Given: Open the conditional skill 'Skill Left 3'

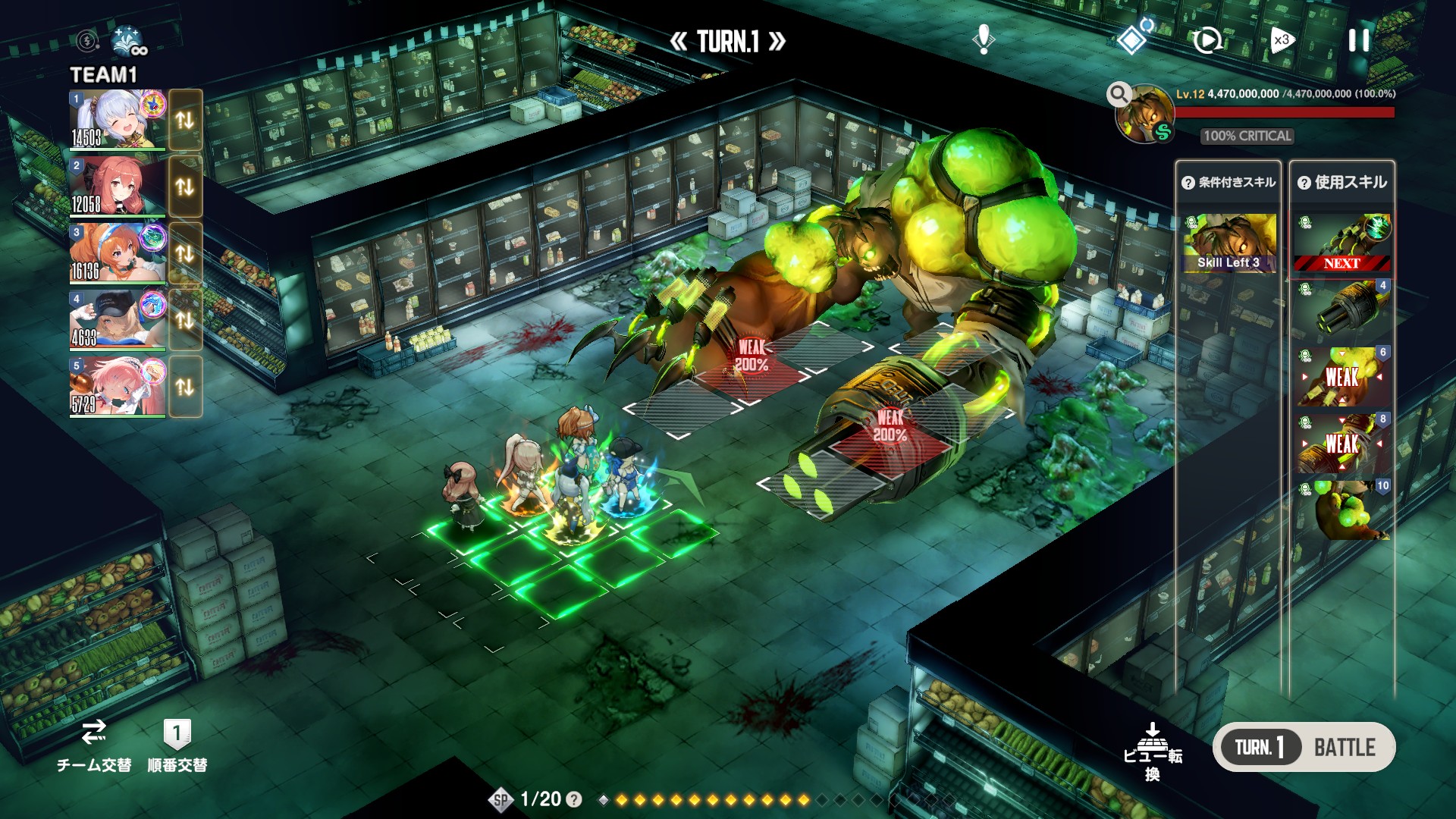Looking at the screenshot, I should (1229, 243).
